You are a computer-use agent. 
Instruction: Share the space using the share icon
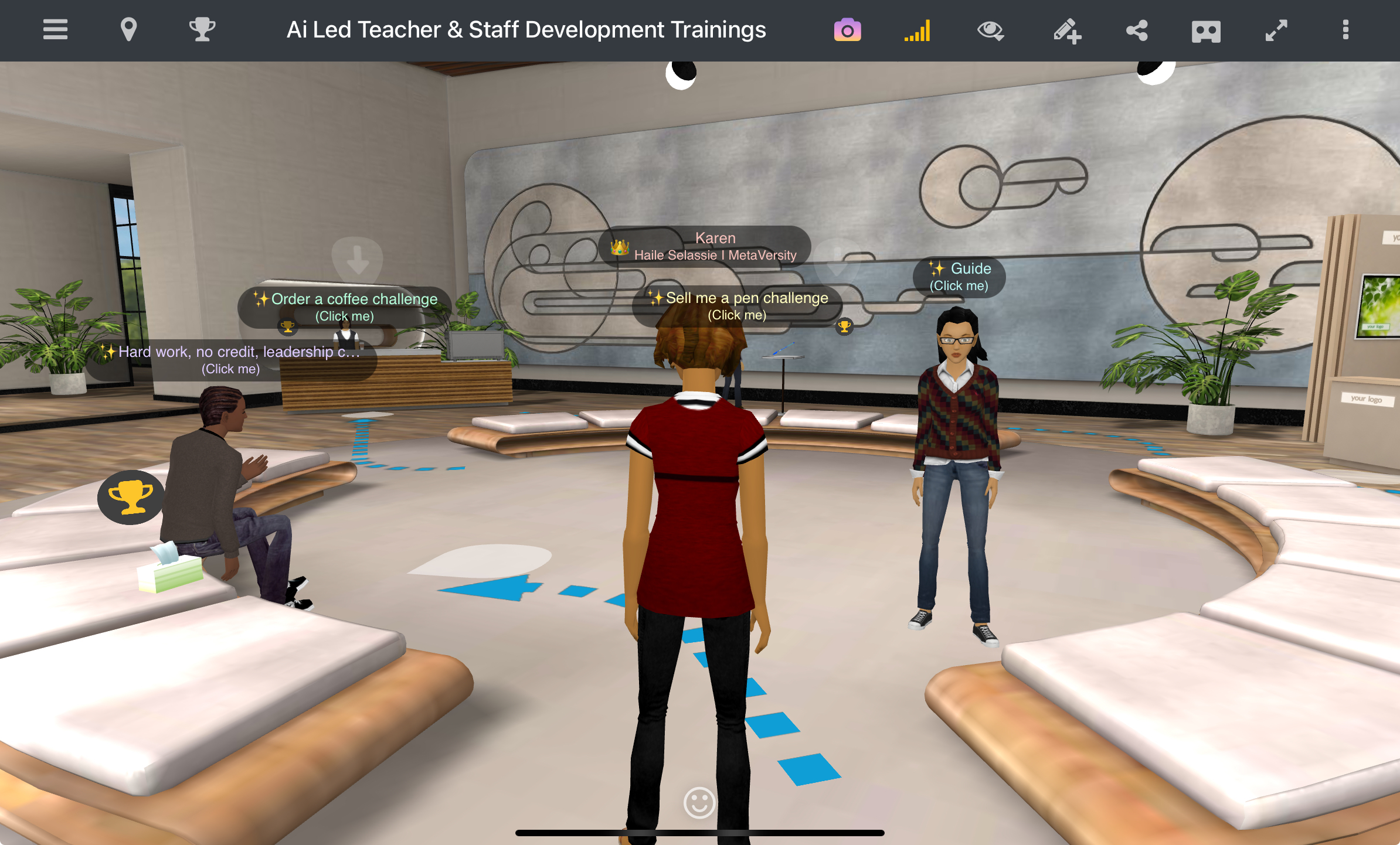click(x=1136, y=30)
